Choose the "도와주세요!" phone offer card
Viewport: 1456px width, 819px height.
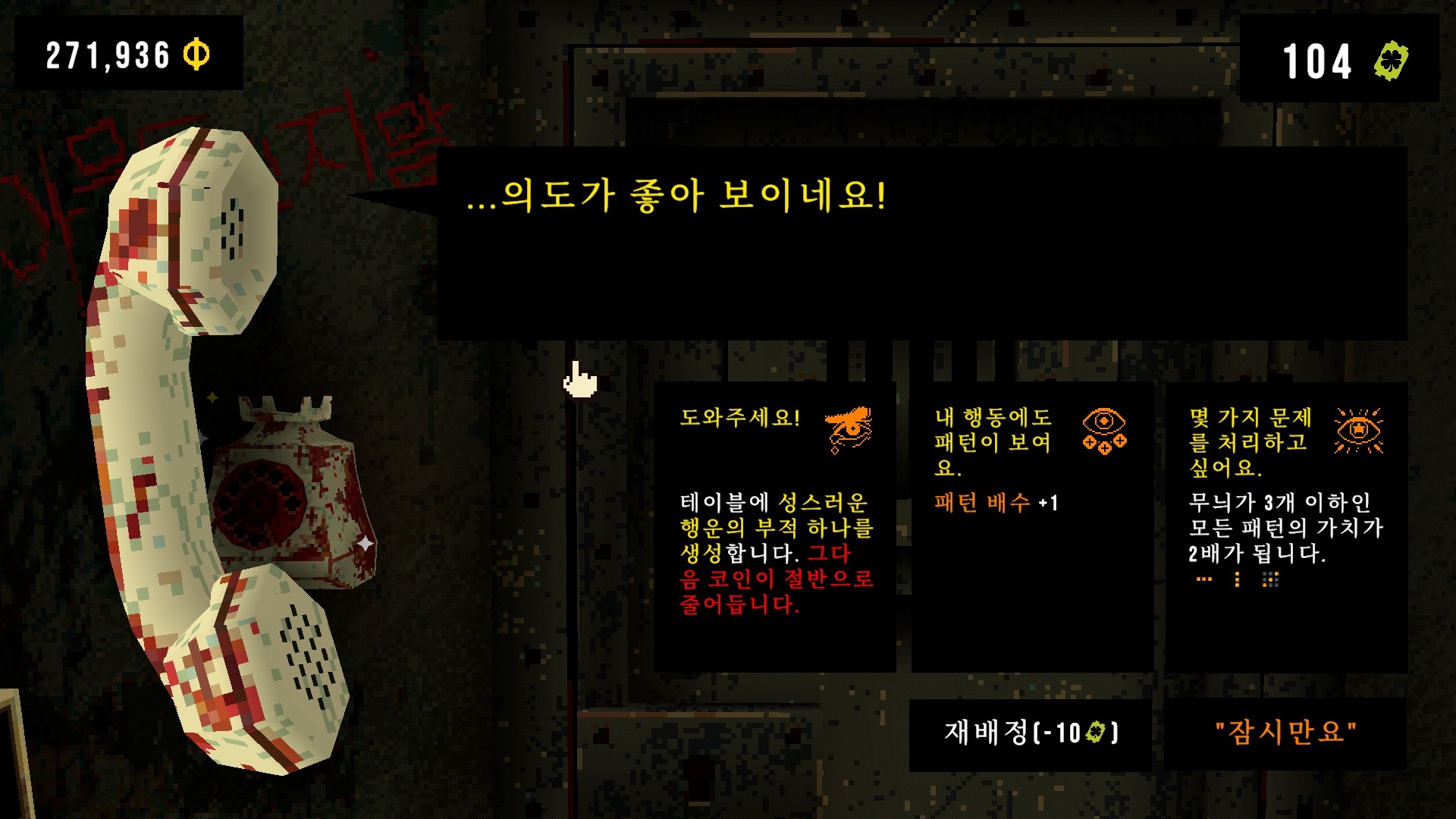[x=774, y=526]
